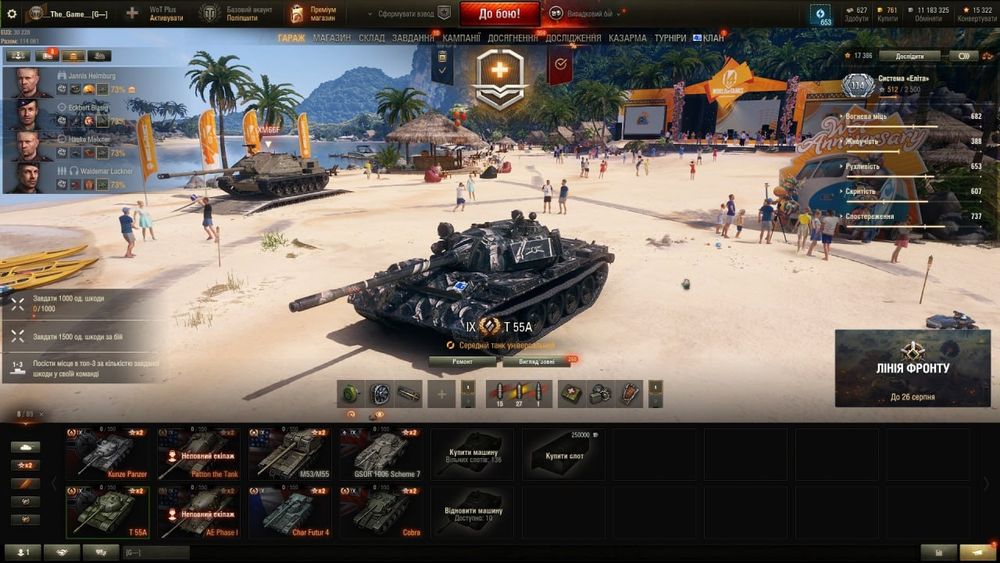Screen dimensions: 1000x563
Task: Open the settings gear menu
Action: [12, 14]
